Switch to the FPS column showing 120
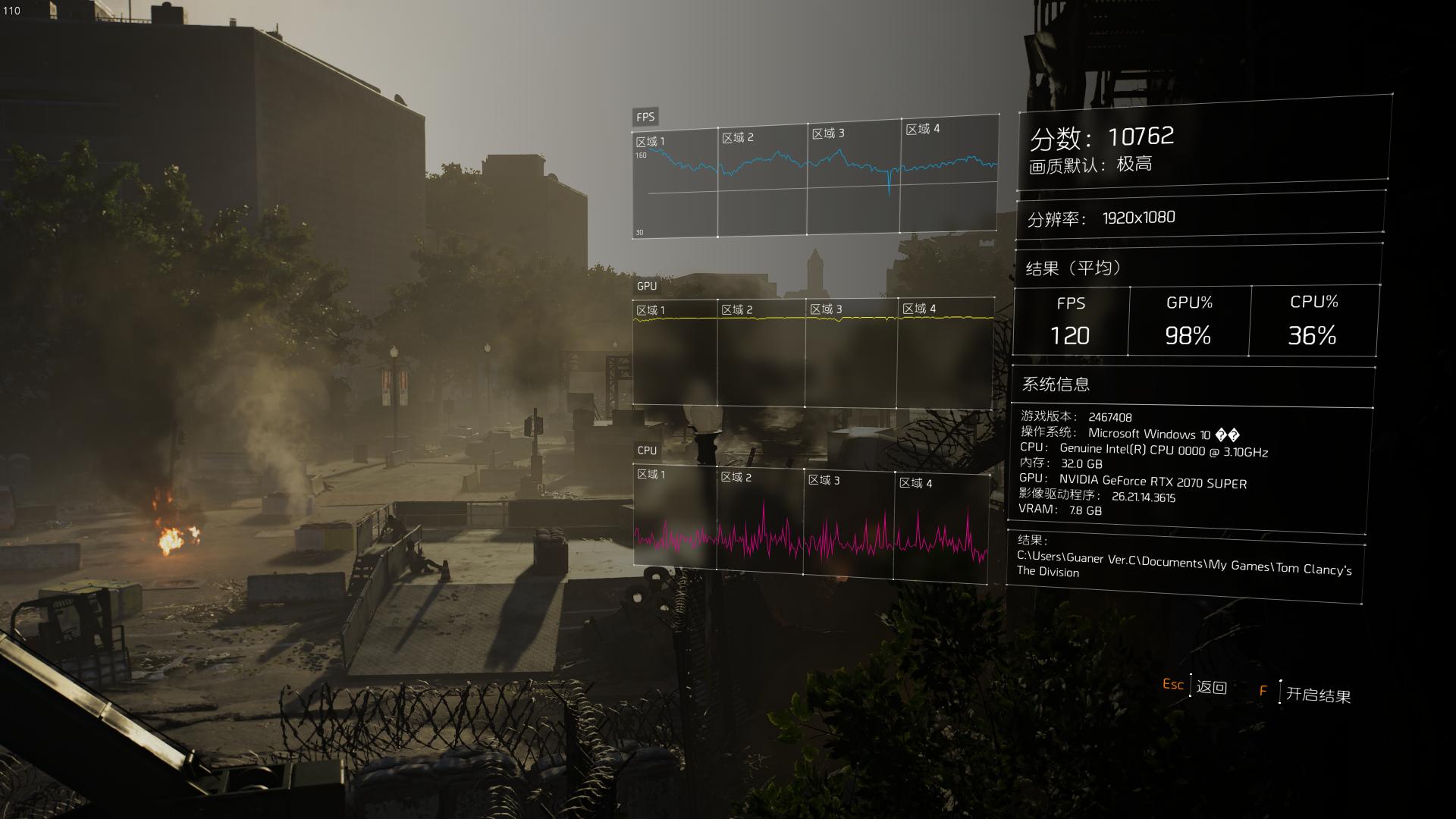The height and width of the screenshot is (819, 1456). [1070, 320]
